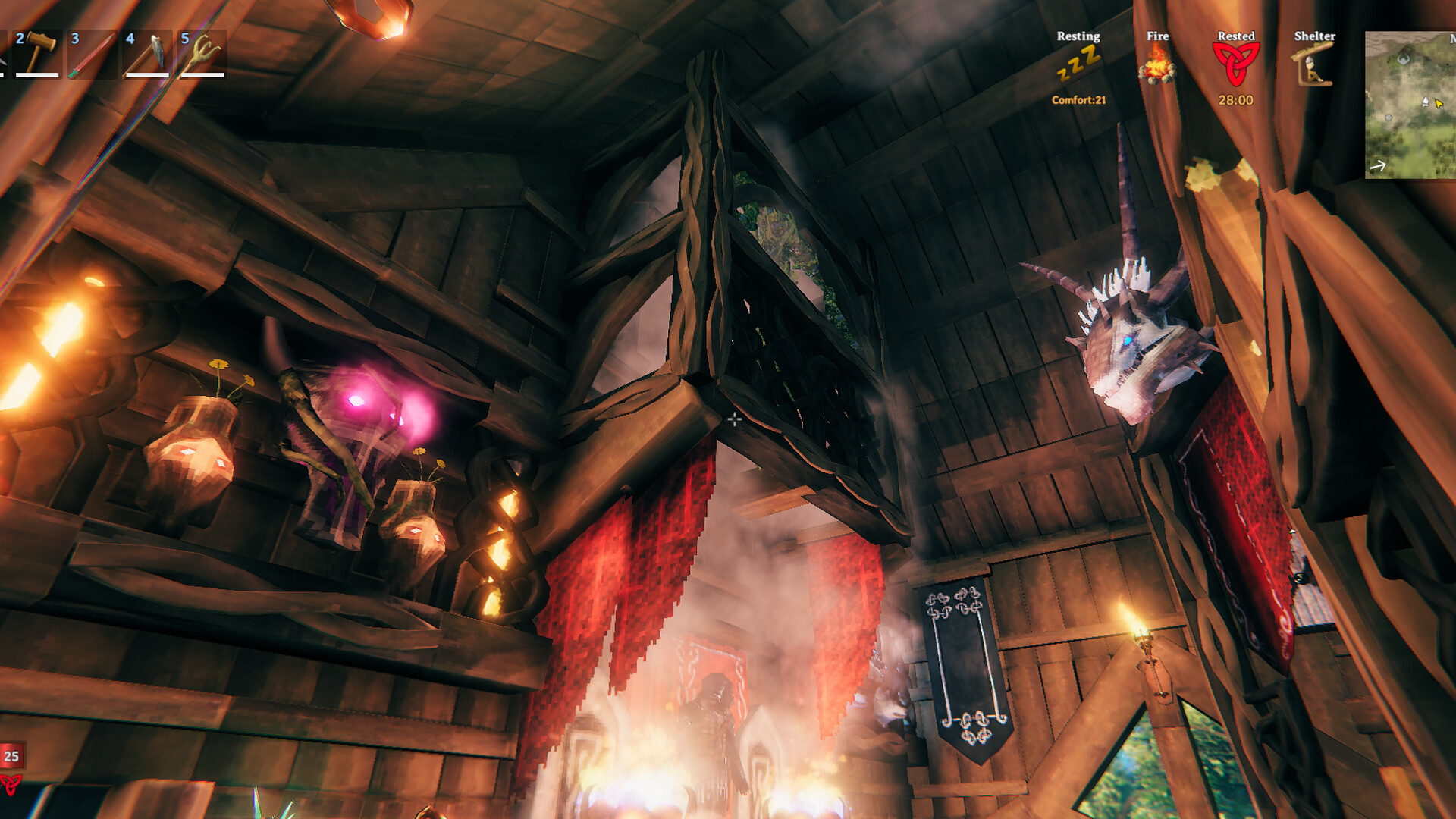Click the Shelter label in the HUD

pyautogui.click(x=1316, y=36)
